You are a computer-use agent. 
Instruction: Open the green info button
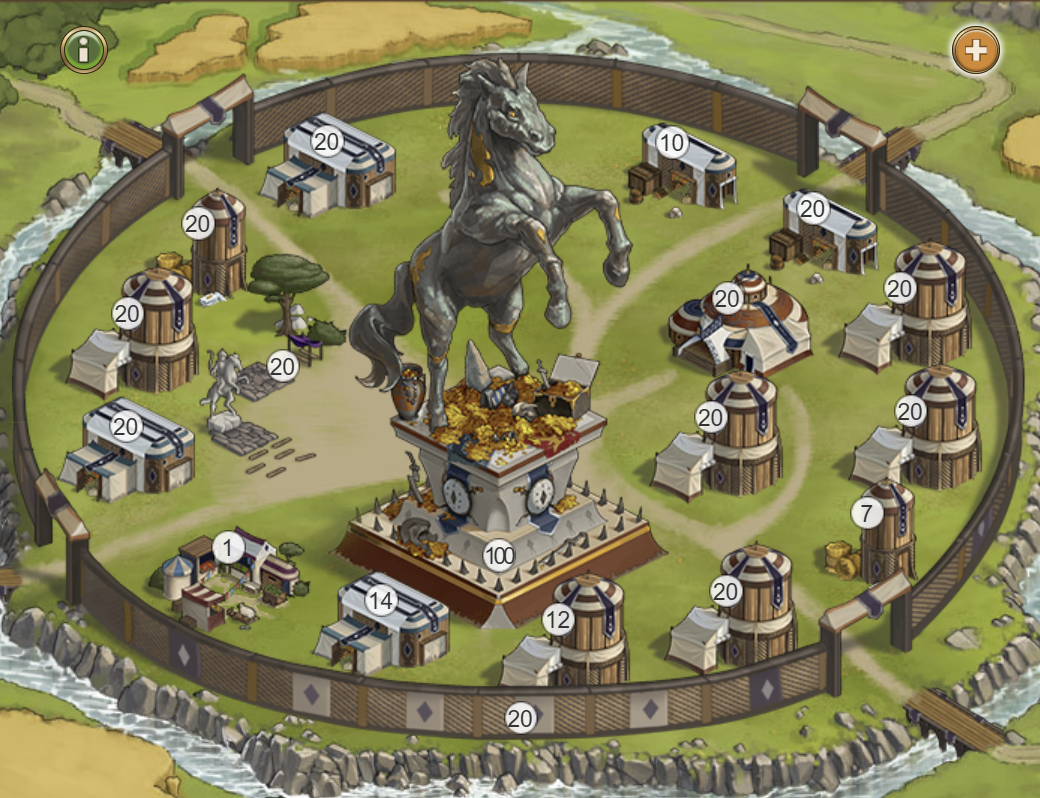(85, 48)
